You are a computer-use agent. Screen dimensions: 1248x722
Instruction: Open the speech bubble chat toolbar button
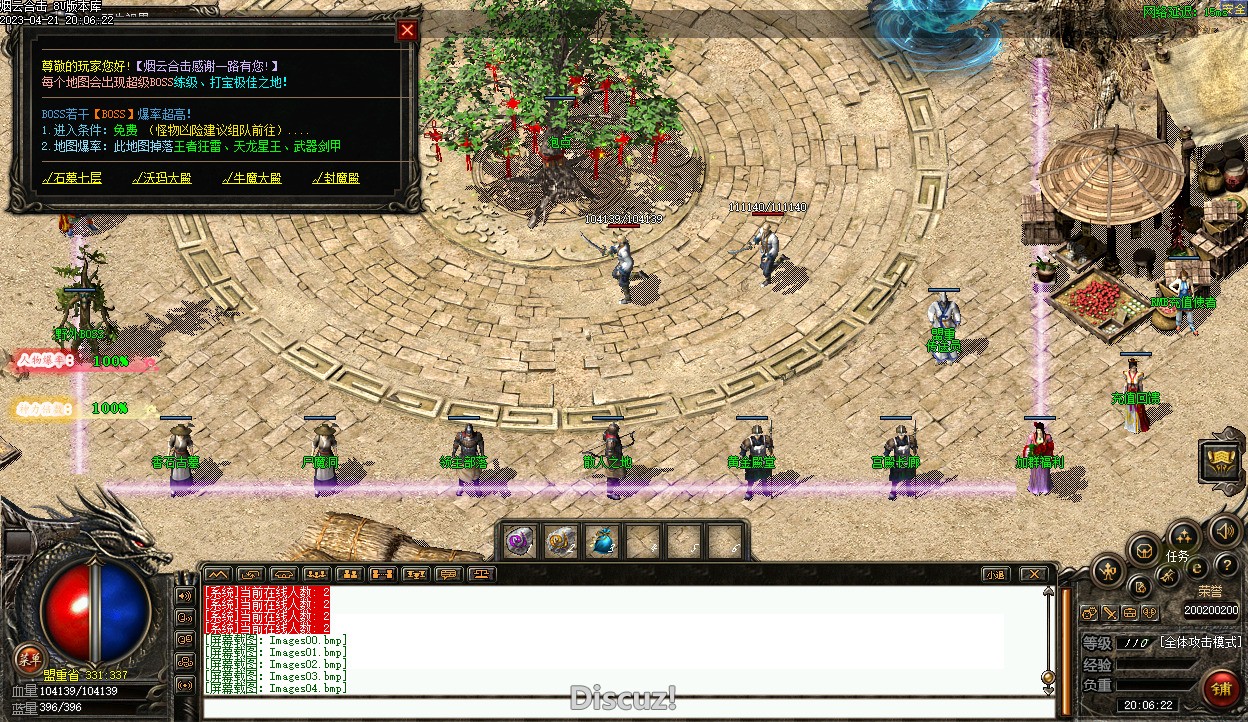(x=447, y=574)
